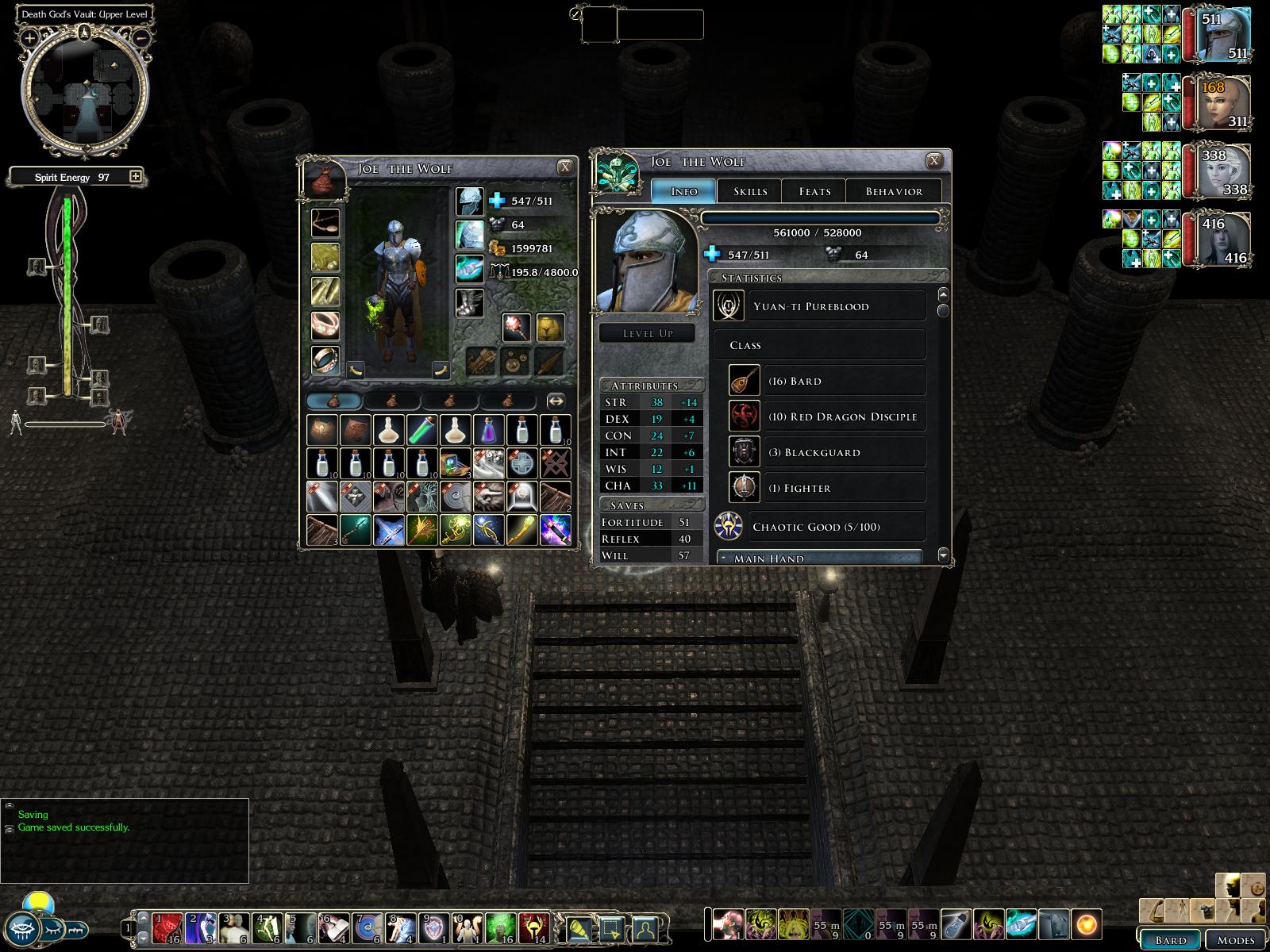Expand the Spirit Energy plus button

[x=136, y=176]
